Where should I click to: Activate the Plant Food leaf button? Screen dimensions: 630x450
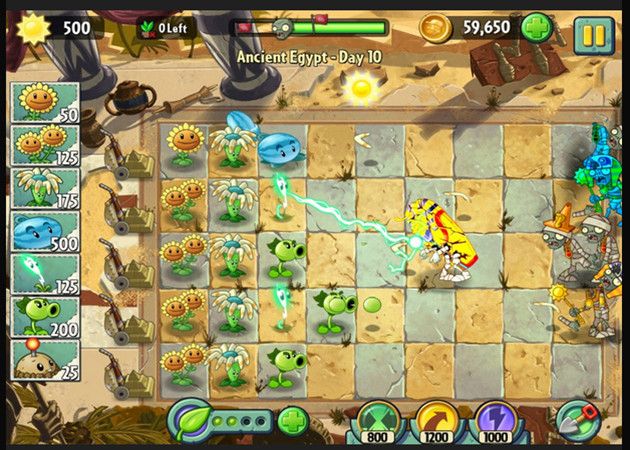[190, 419]
